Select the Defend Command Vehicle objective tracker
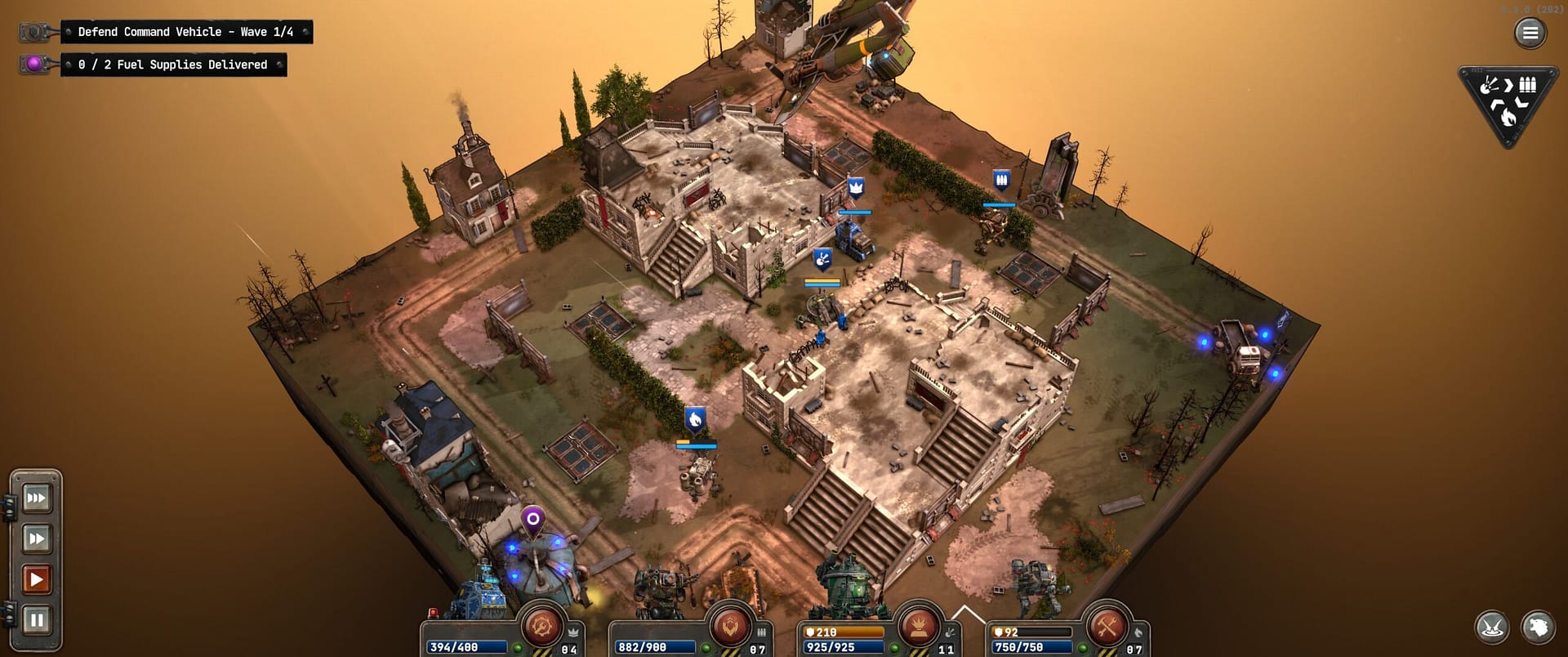 click(x=185, y=32)
